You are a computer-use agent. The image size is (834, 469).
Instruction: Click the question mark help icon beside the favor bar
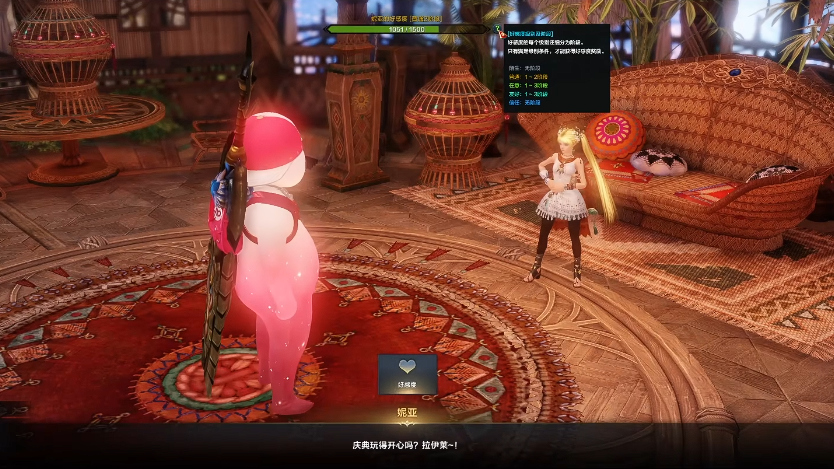499,31
